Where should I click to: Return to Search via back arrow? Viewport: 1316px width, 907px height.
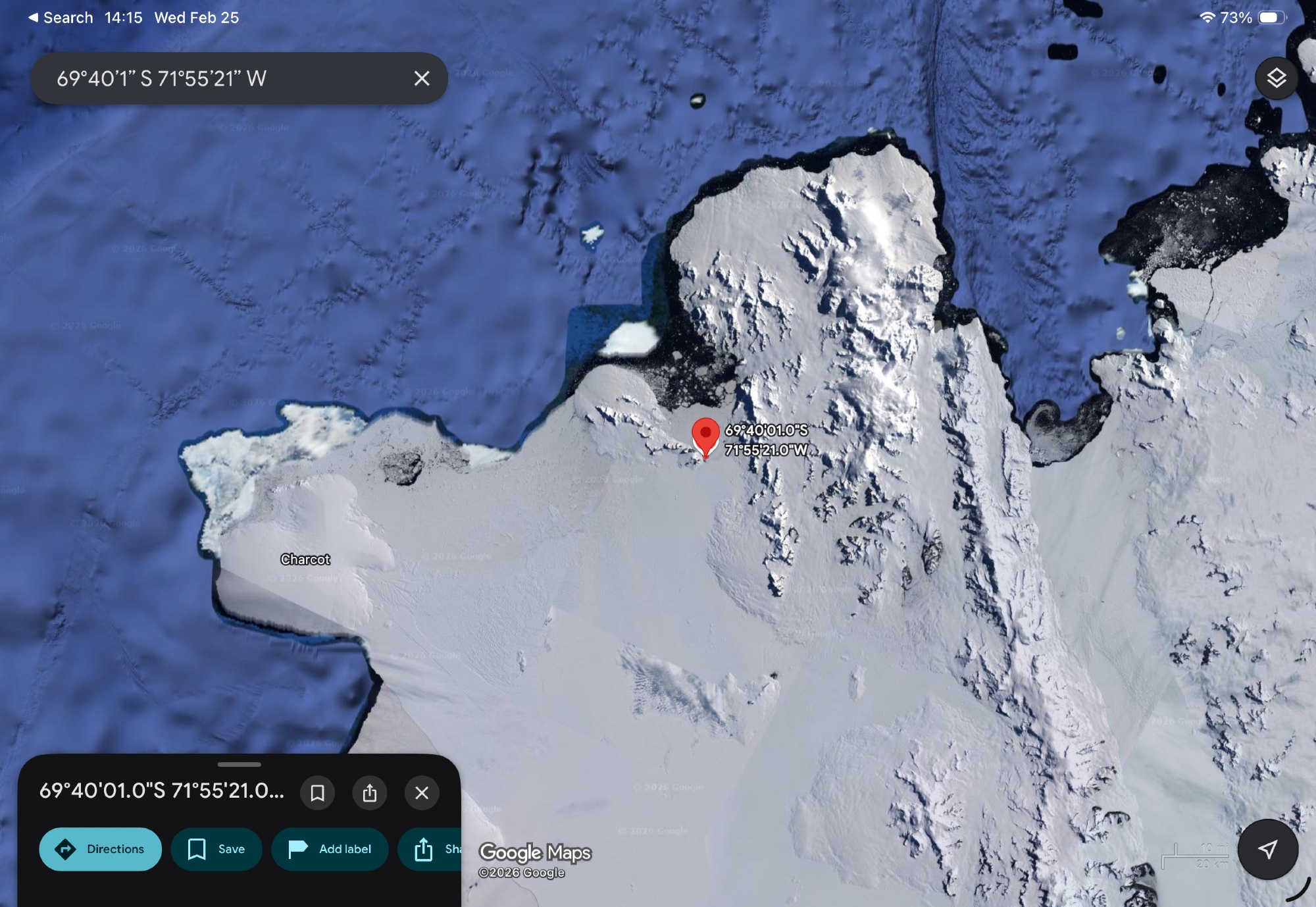point(60,18)
